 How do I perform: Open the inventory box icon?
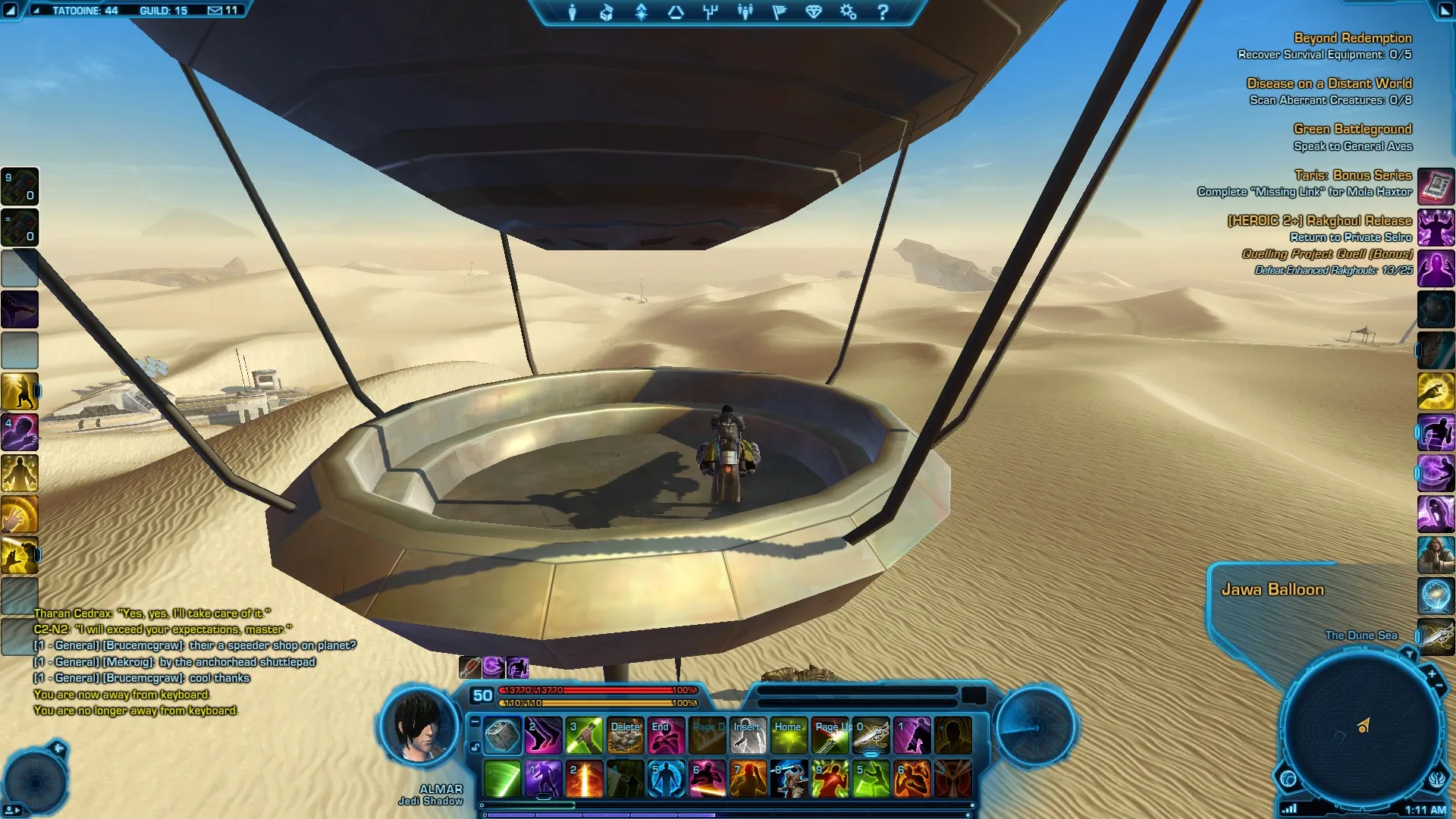click(606, 12)
